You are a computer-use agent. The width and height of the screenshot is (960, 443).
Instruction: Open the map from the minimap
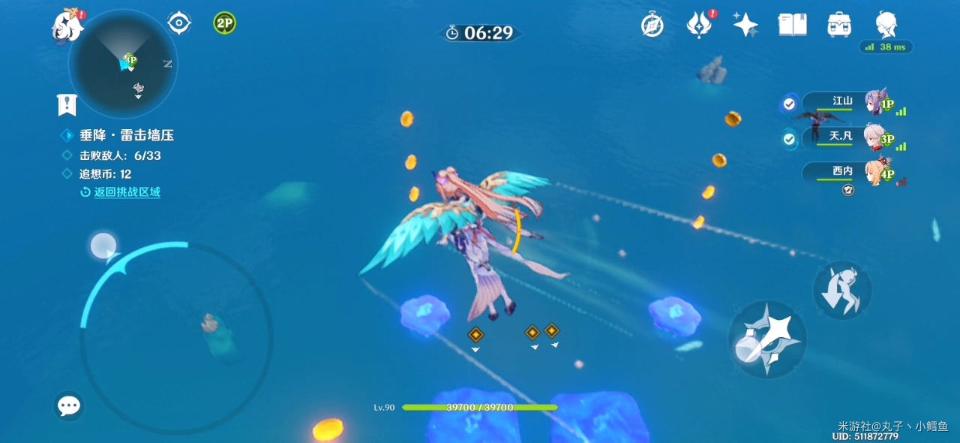[x=123, y=63]
